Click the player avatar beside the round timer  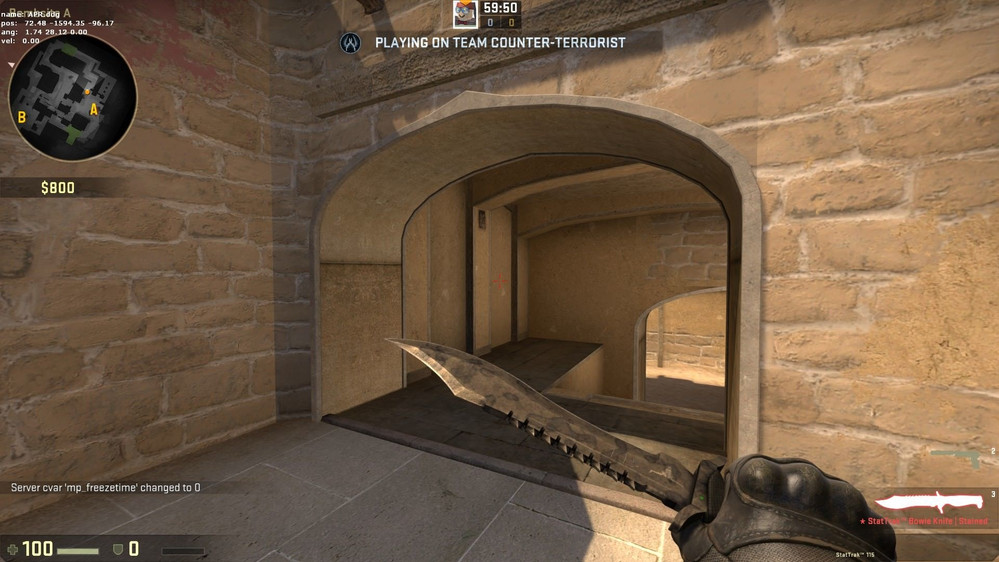pyautogui.click(x=465, y=14)
